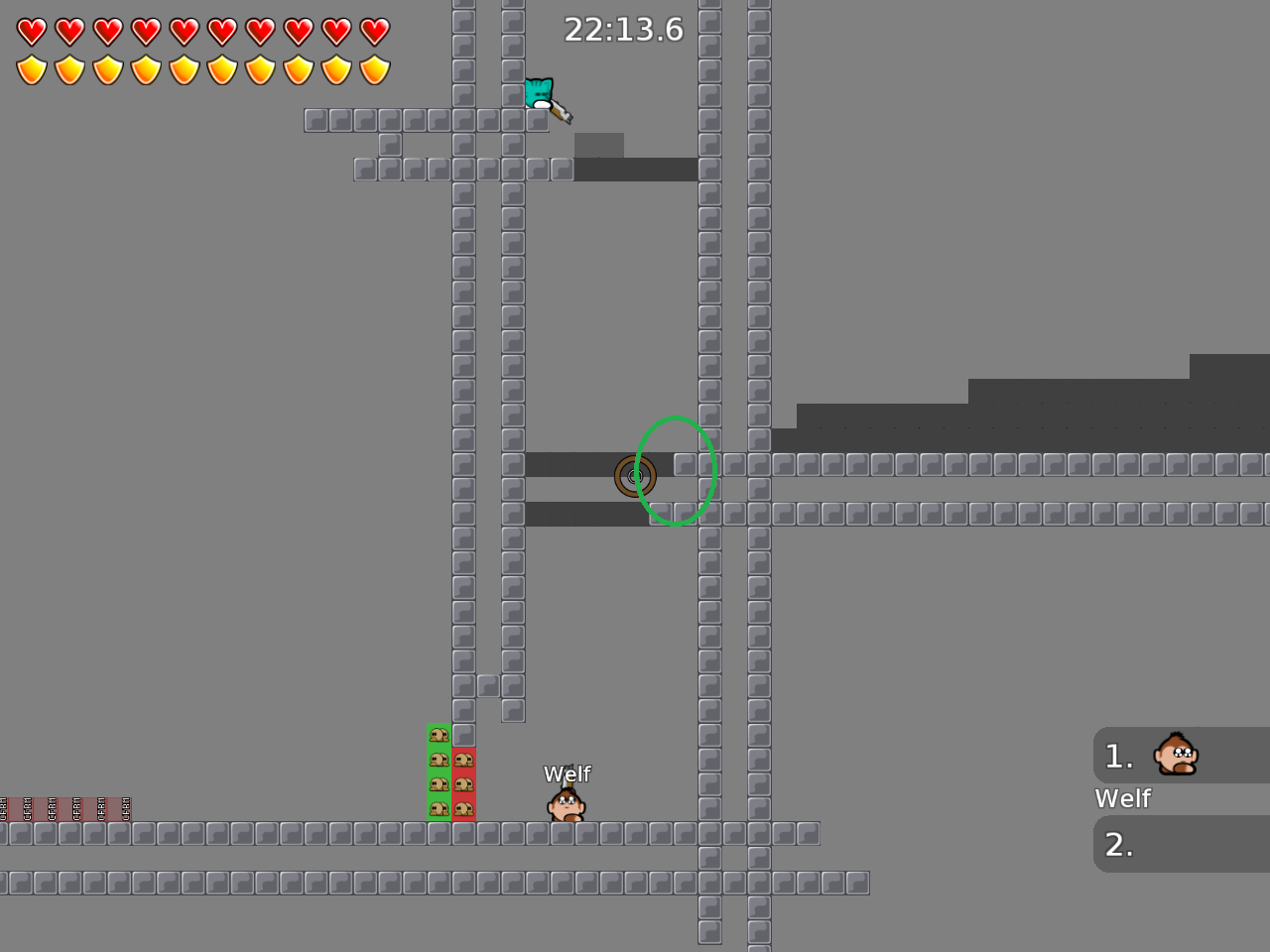Viewport: 1270px width, 952px height.
Task: Select the top monkey icon on the green spawn block
Action: (x=440, y=734)
